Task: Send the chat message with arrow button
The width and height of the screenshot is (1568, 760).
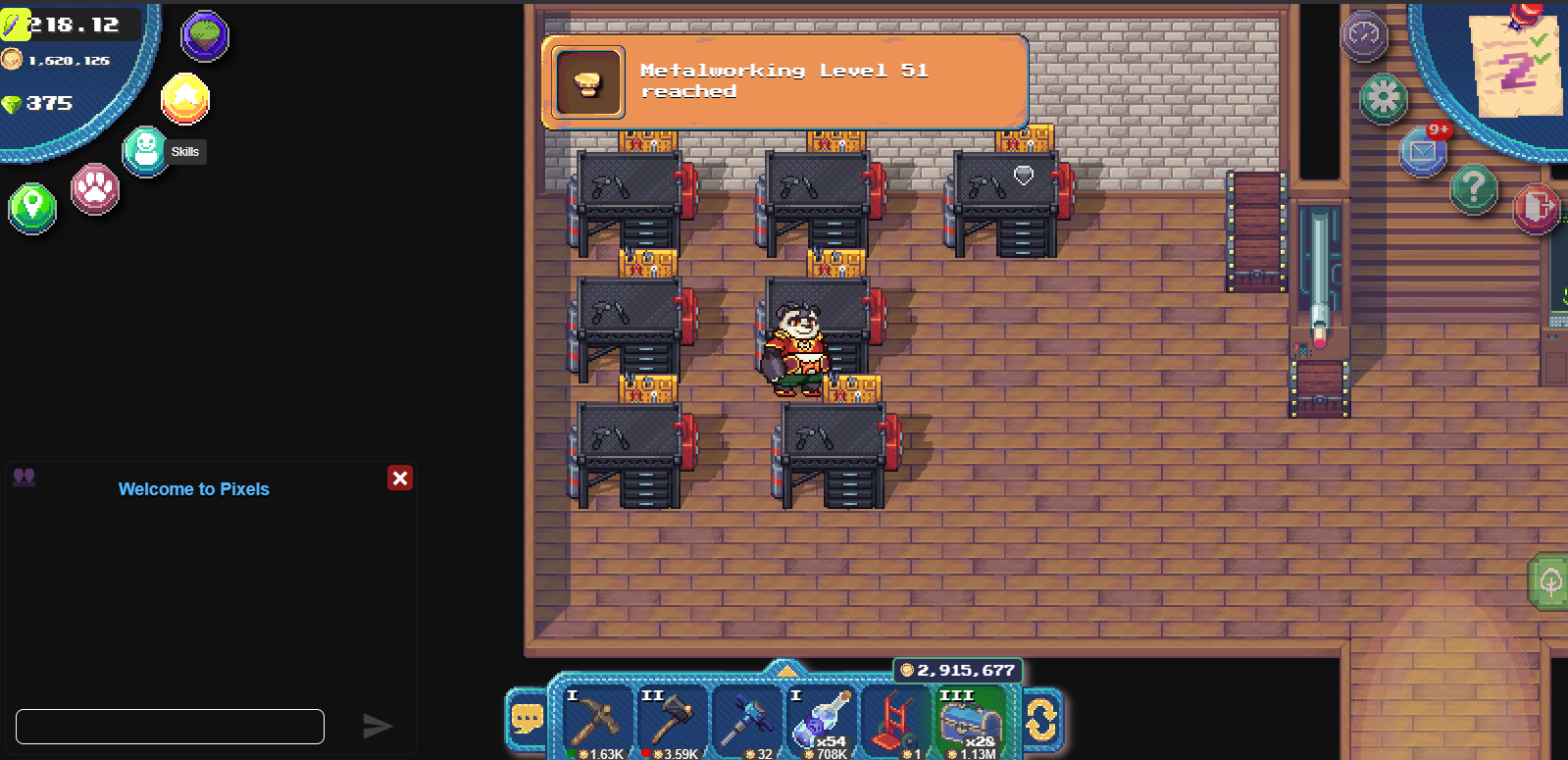Action: [x=378, y=726]
